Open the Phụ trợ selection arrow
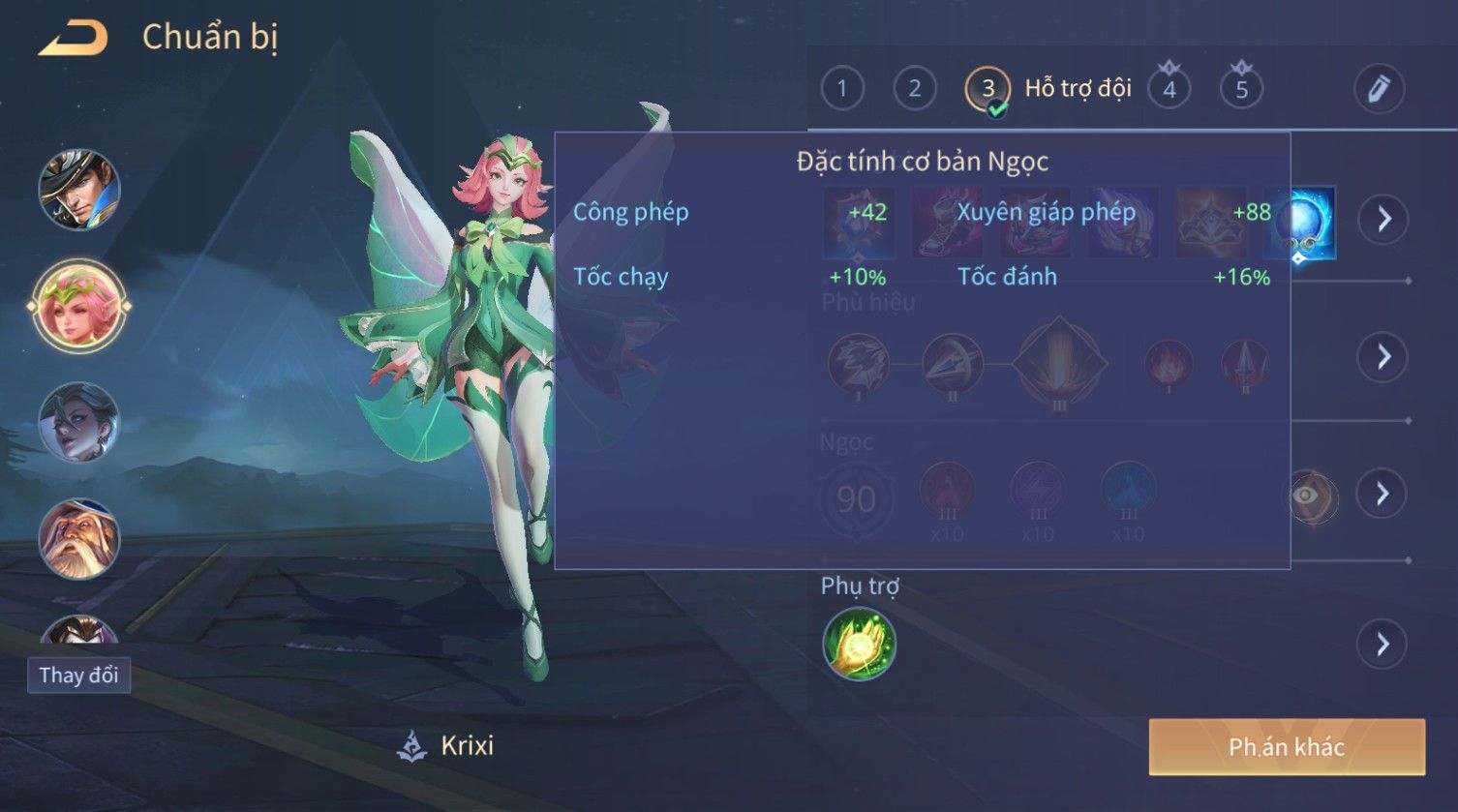The width and height of the screenshot is (1458, 812). (x=1383, y=645)
